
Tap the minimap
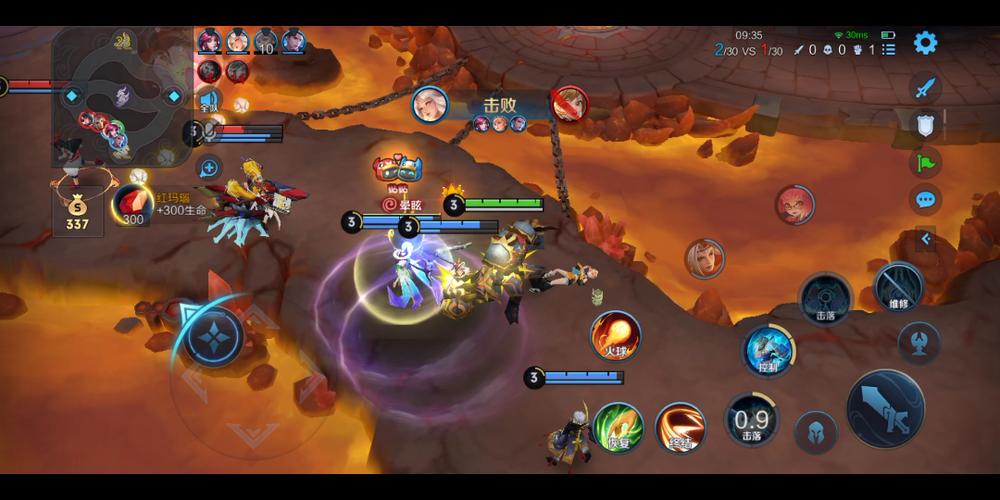121,96
